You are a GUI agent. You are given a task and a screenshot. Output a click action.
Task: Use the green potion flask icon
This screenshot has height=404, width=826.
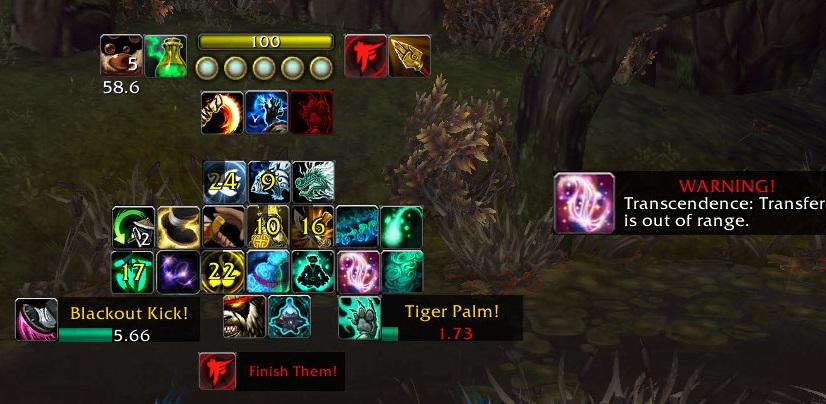click(164, 55)
